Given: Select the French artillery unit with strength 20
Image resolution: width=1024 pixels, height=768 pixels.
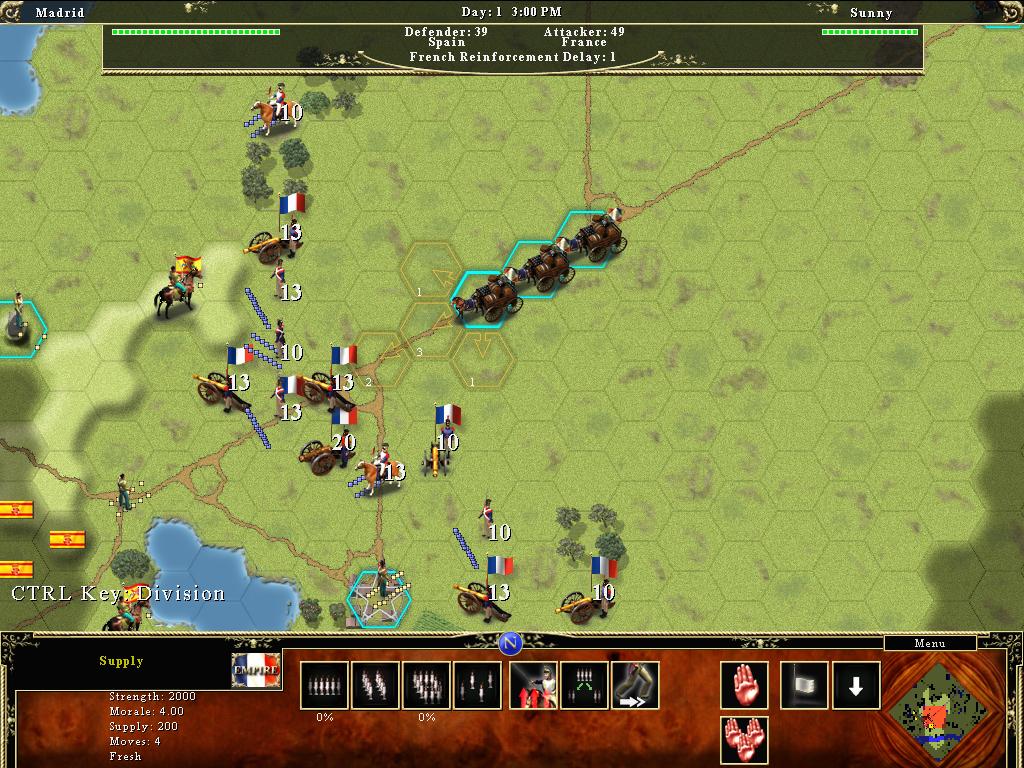Looking at the screenshot, I should point(326,452).
